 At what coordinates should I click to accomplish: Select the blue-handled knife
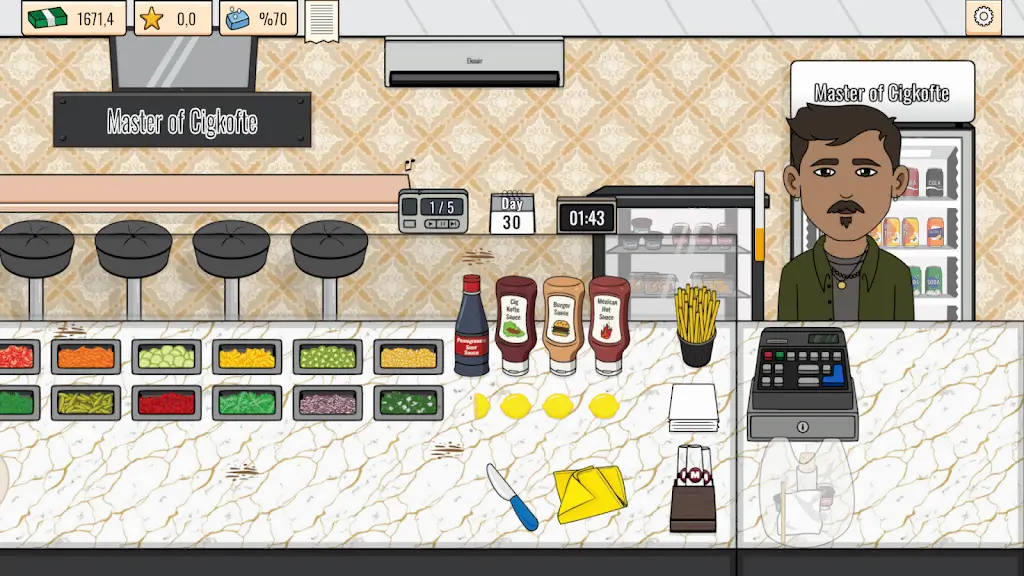pyautogui.click(x=512, y=496)
